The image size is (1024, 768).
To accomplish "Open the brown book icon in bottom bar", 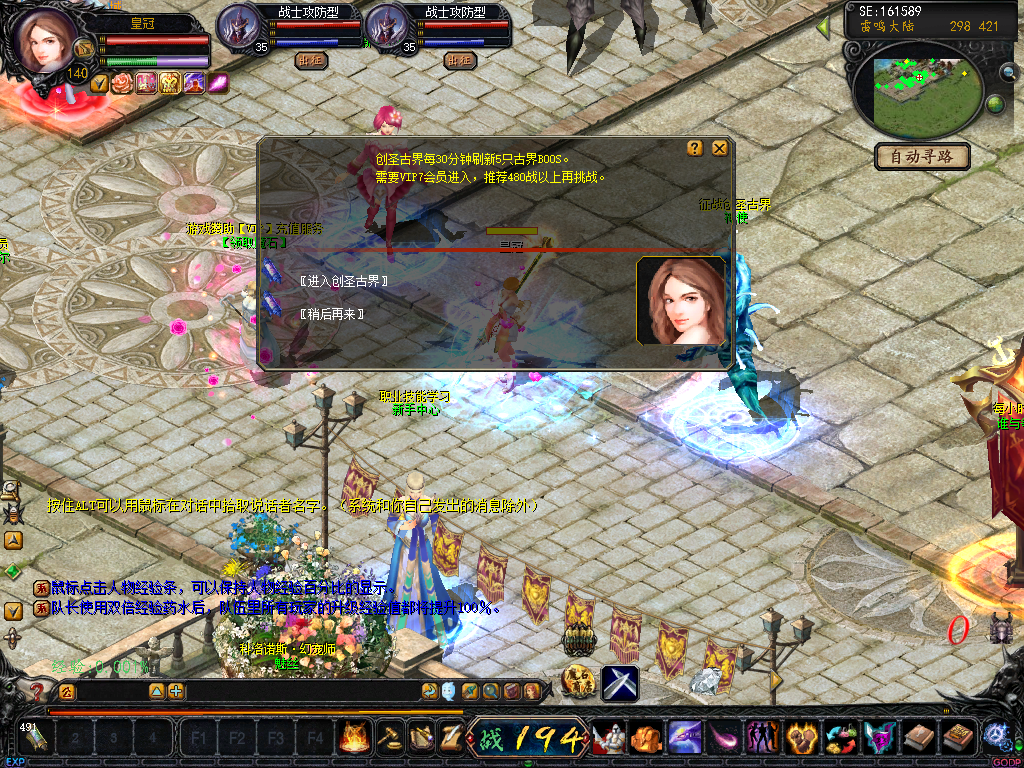I will coord(919,738).
